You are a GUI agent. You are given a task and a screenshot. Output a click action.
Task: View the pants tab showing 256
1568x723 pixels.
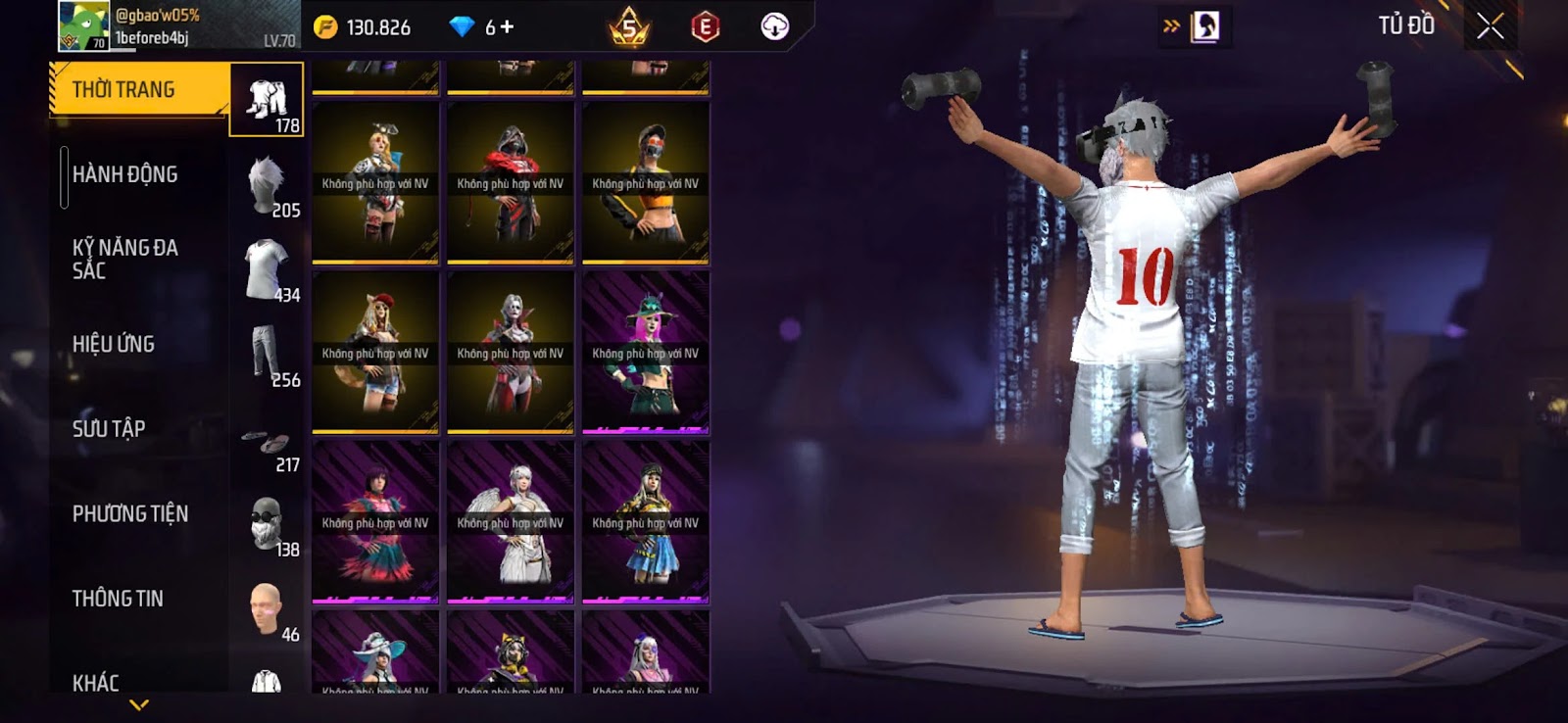point(267,355)
